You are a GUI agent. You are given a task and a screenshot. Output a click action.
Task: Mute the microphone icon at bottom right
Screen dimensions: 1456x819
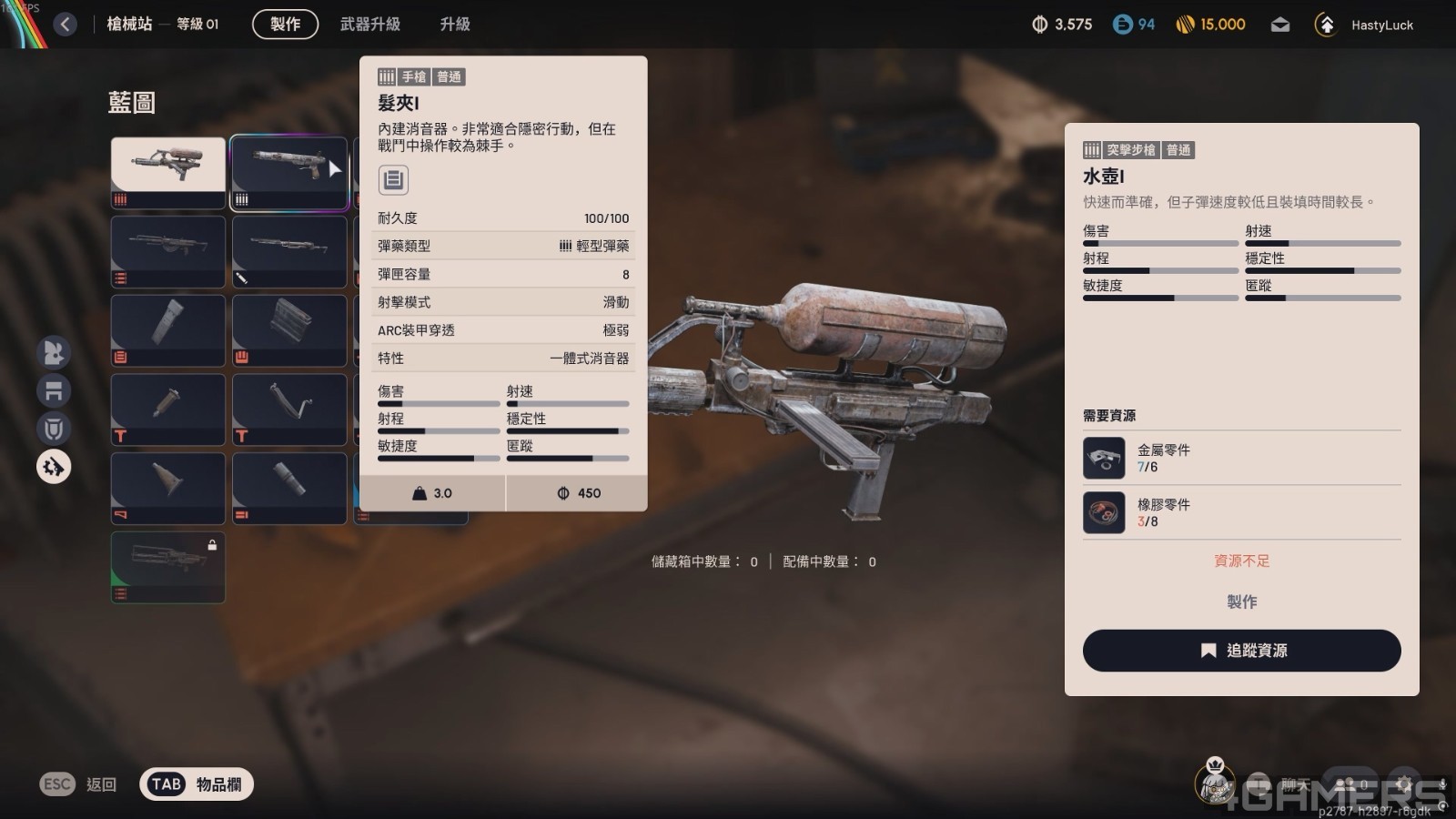pyautogui.click(x=1442, y=784)
